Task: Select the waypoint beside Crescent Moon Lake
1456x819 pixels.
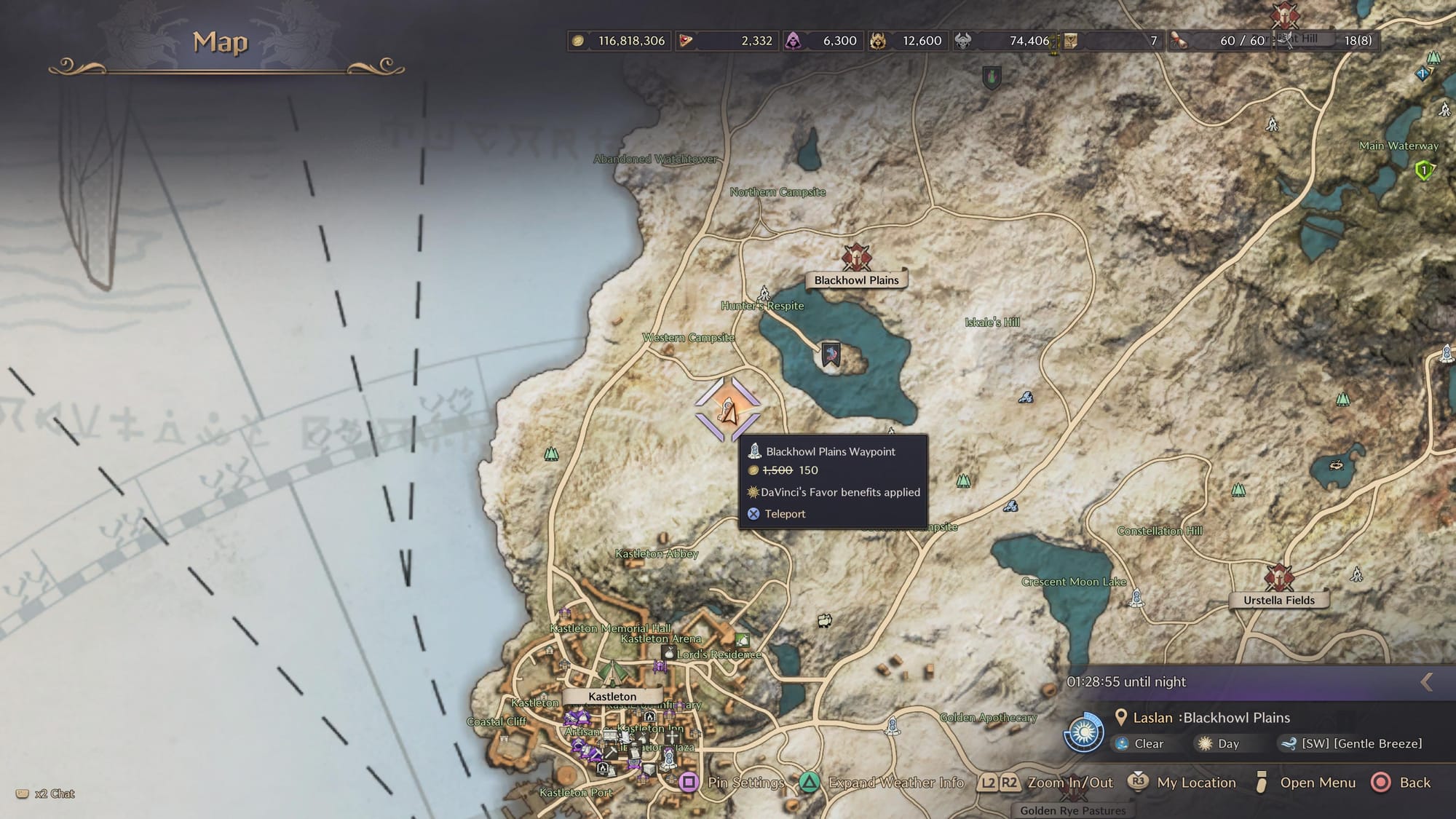Action: click(x=1136, y=598)
